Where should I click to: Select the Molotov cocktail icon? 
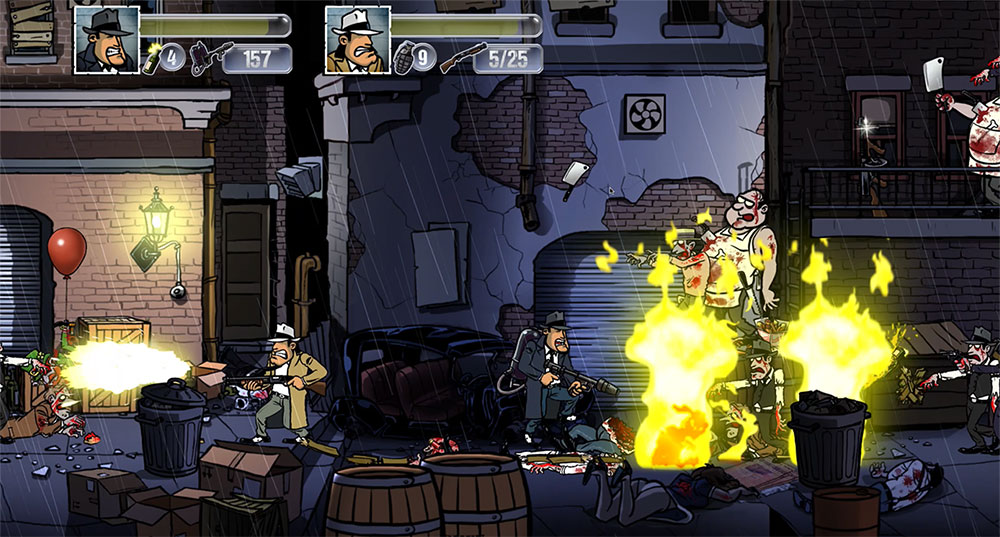click(x=154, y=58)
